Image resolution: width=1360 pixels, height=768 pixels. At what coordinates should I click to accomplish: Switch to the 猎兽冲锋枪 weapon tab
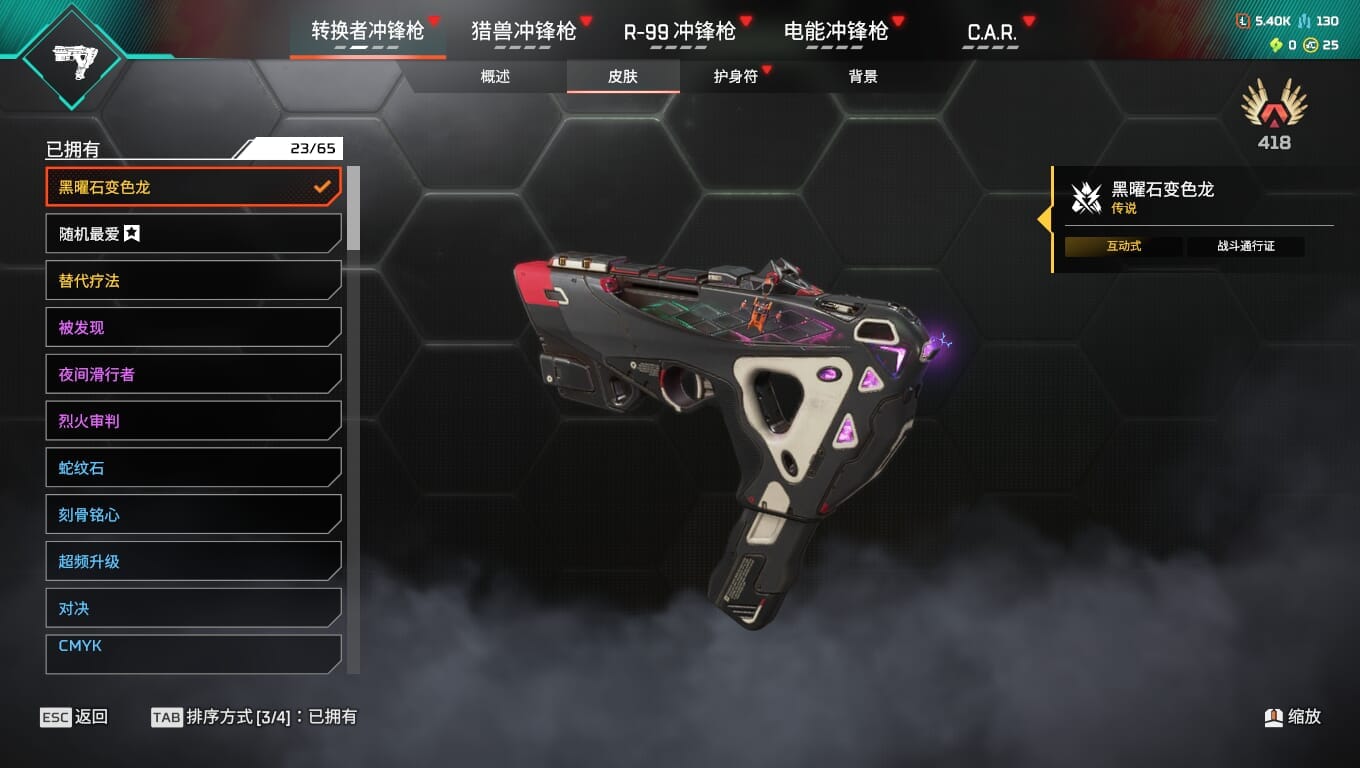click(523, 31)
